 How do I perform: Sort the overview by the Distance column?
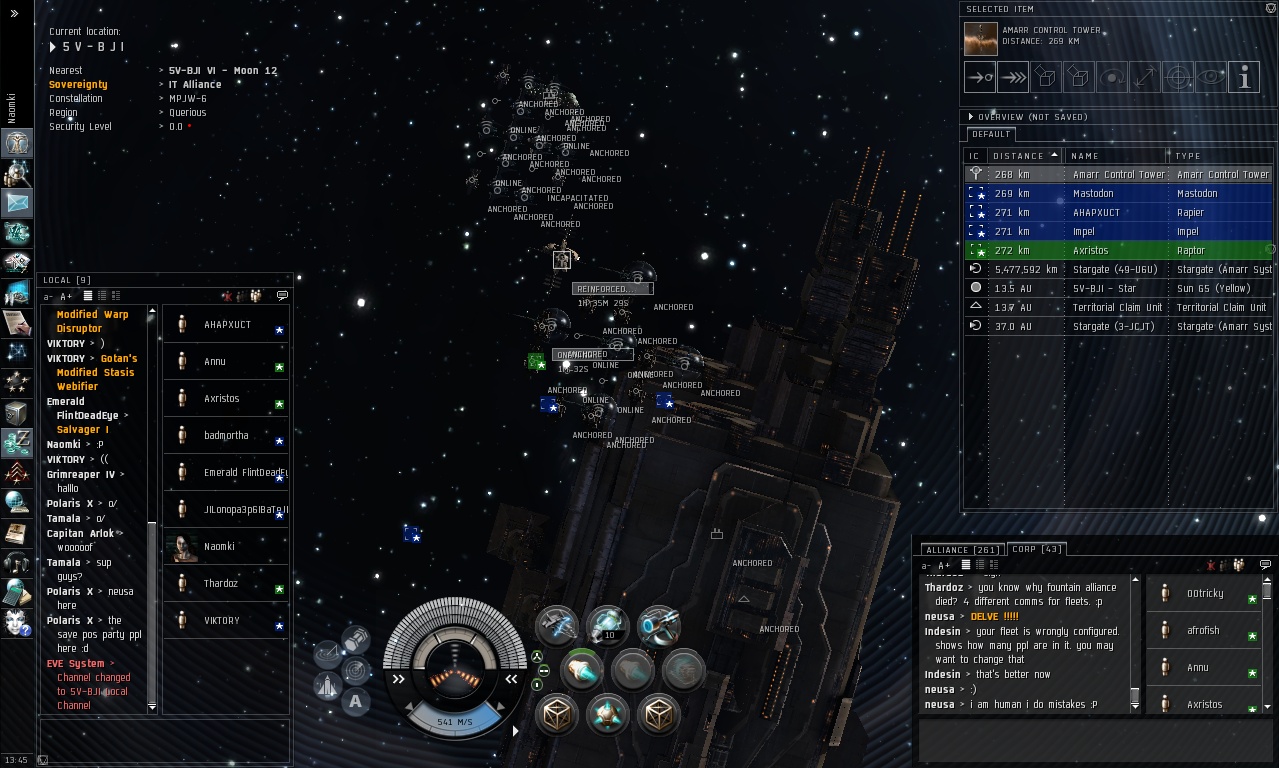[x=1024, y=156]
